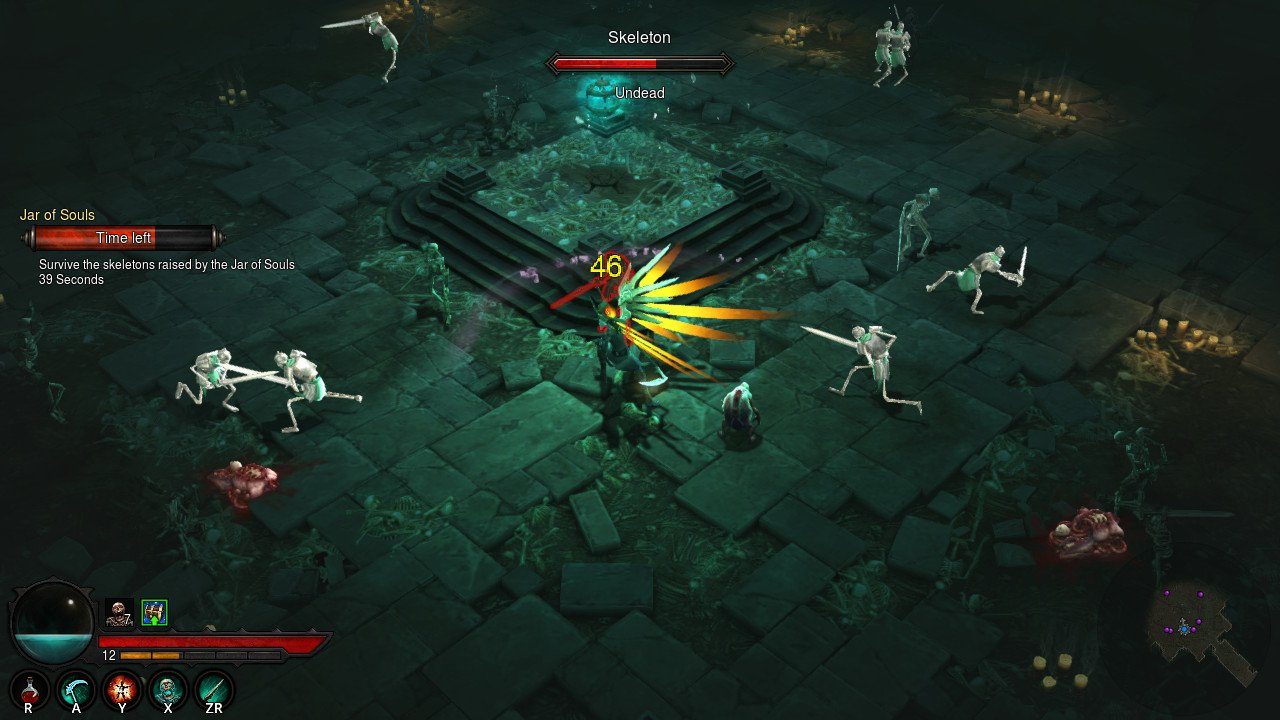Activate the bone spear skill icon

coord(214,689)
